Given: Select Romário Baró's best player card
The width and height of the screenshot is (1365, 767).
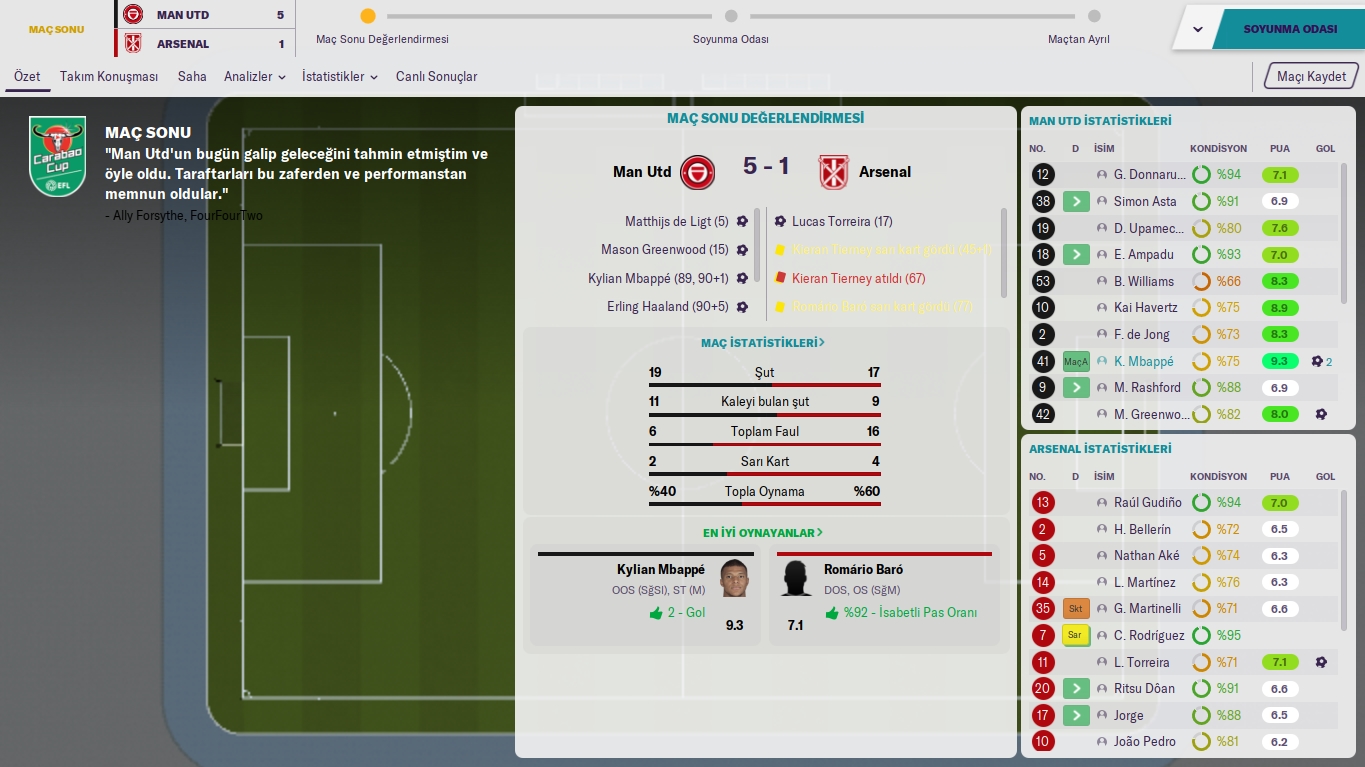Looking at the screenshot, I should [x=884, y=595].
